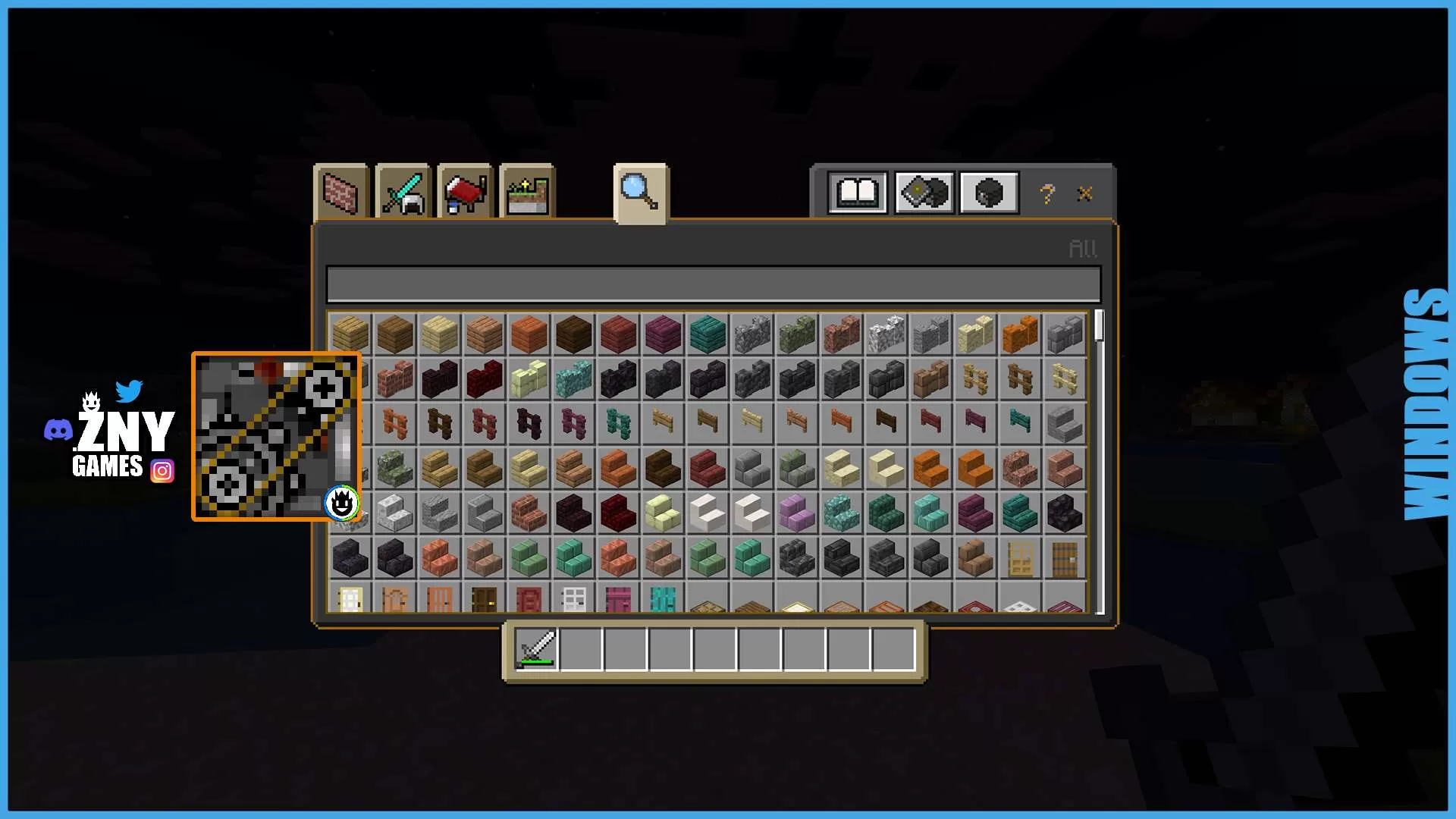Select the Nature tab in the inventory
1456x819 pixels.
526,191
